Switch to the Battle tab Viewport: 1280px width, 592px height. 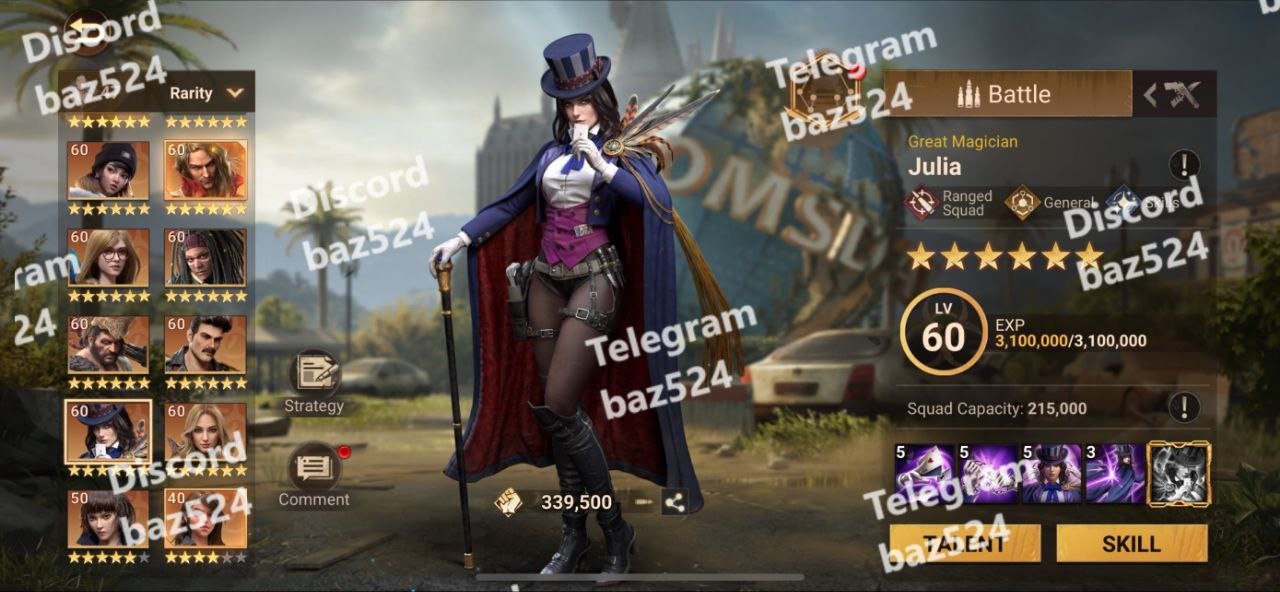(1007, 94)
